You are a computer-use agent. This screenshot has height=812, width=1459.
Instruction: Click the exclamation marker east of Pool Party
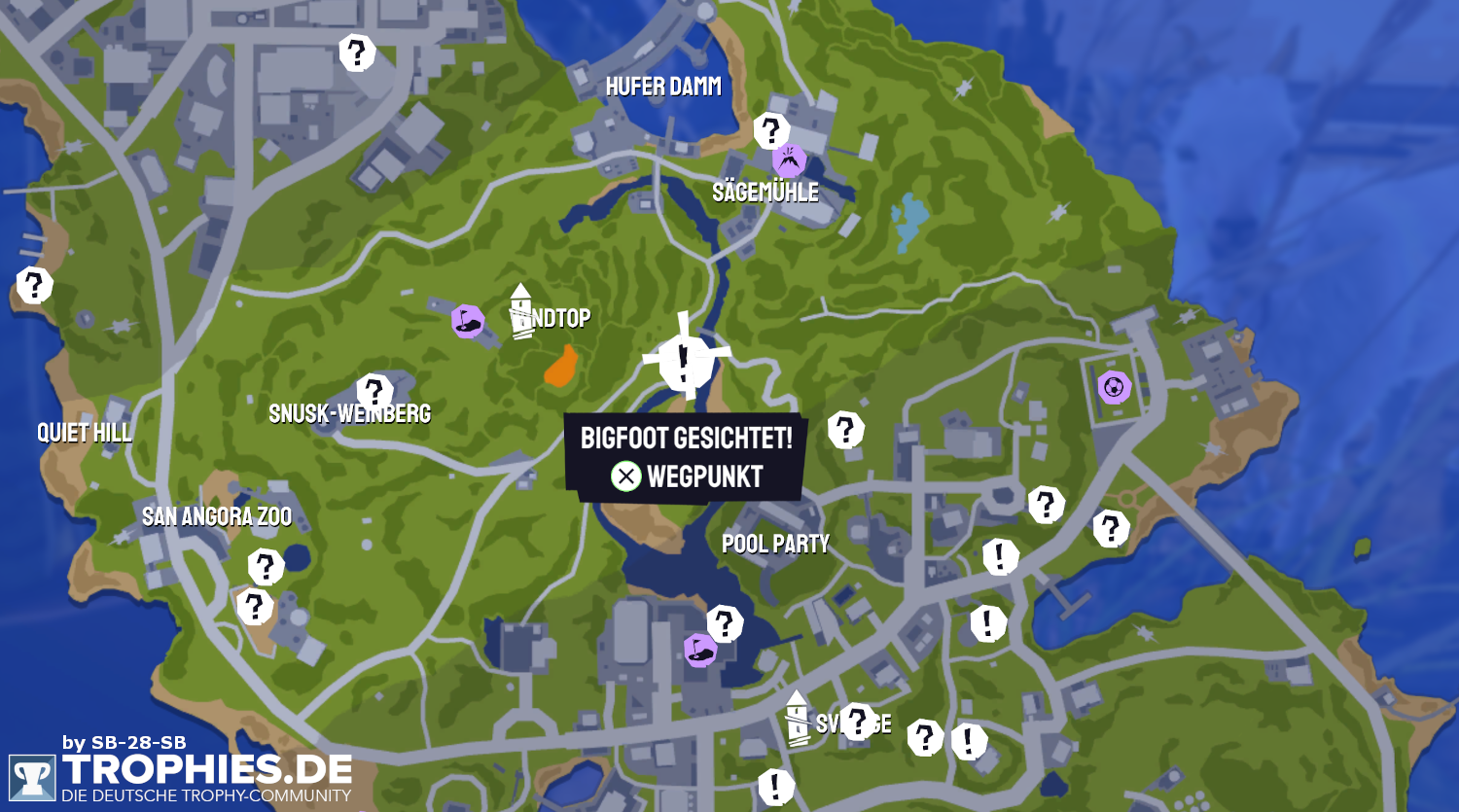pos(998,556)
